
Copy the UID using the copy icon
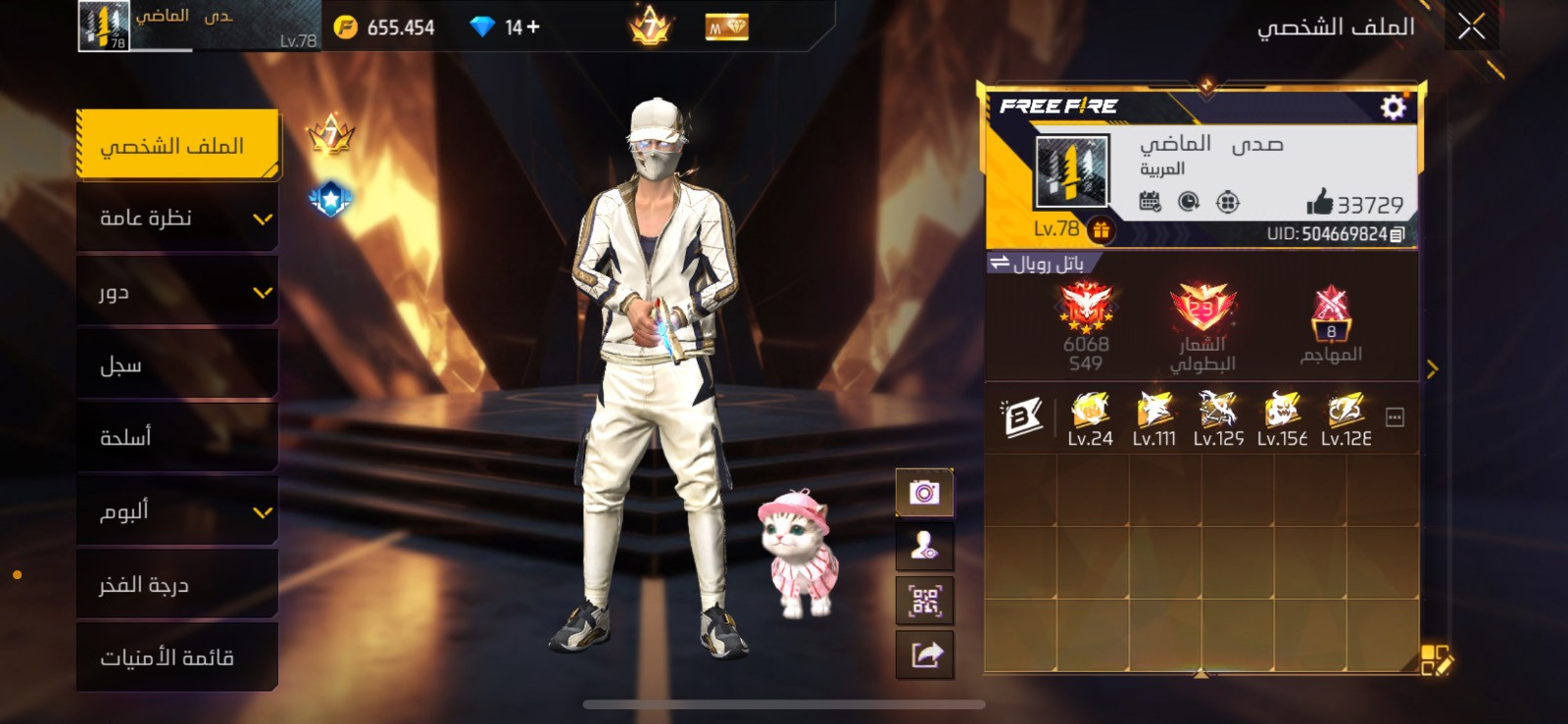click(1397, 234)
